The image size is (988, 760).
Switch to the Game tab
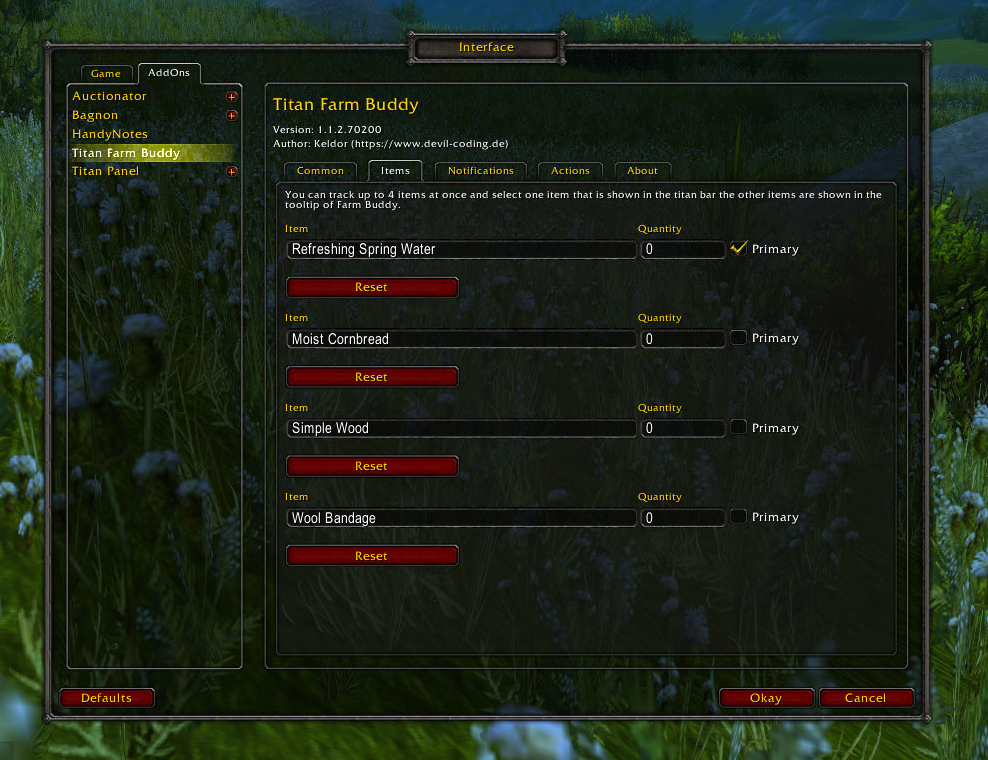point(106,74)
